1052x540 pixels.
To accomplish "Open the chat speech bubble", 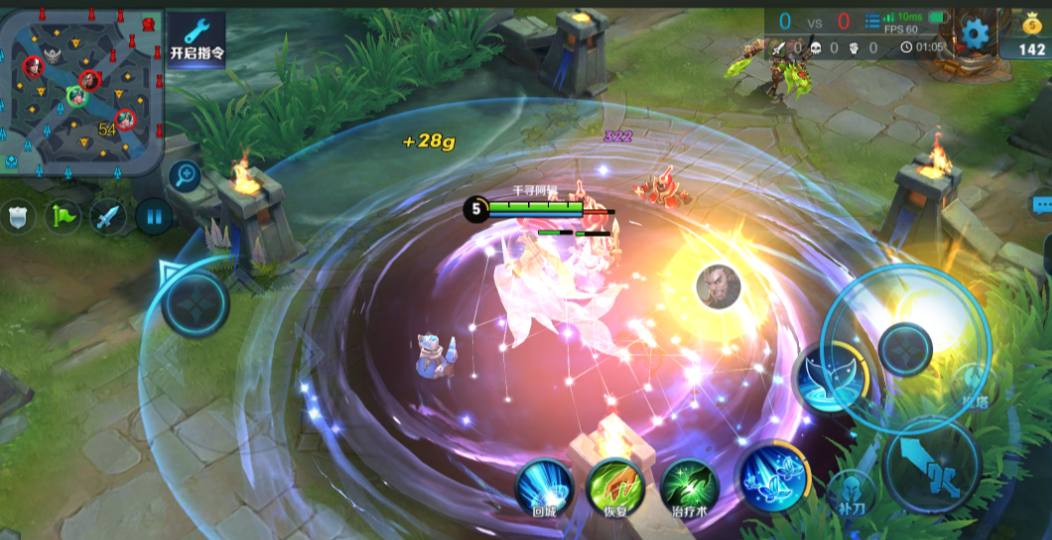I will 1041,206.
